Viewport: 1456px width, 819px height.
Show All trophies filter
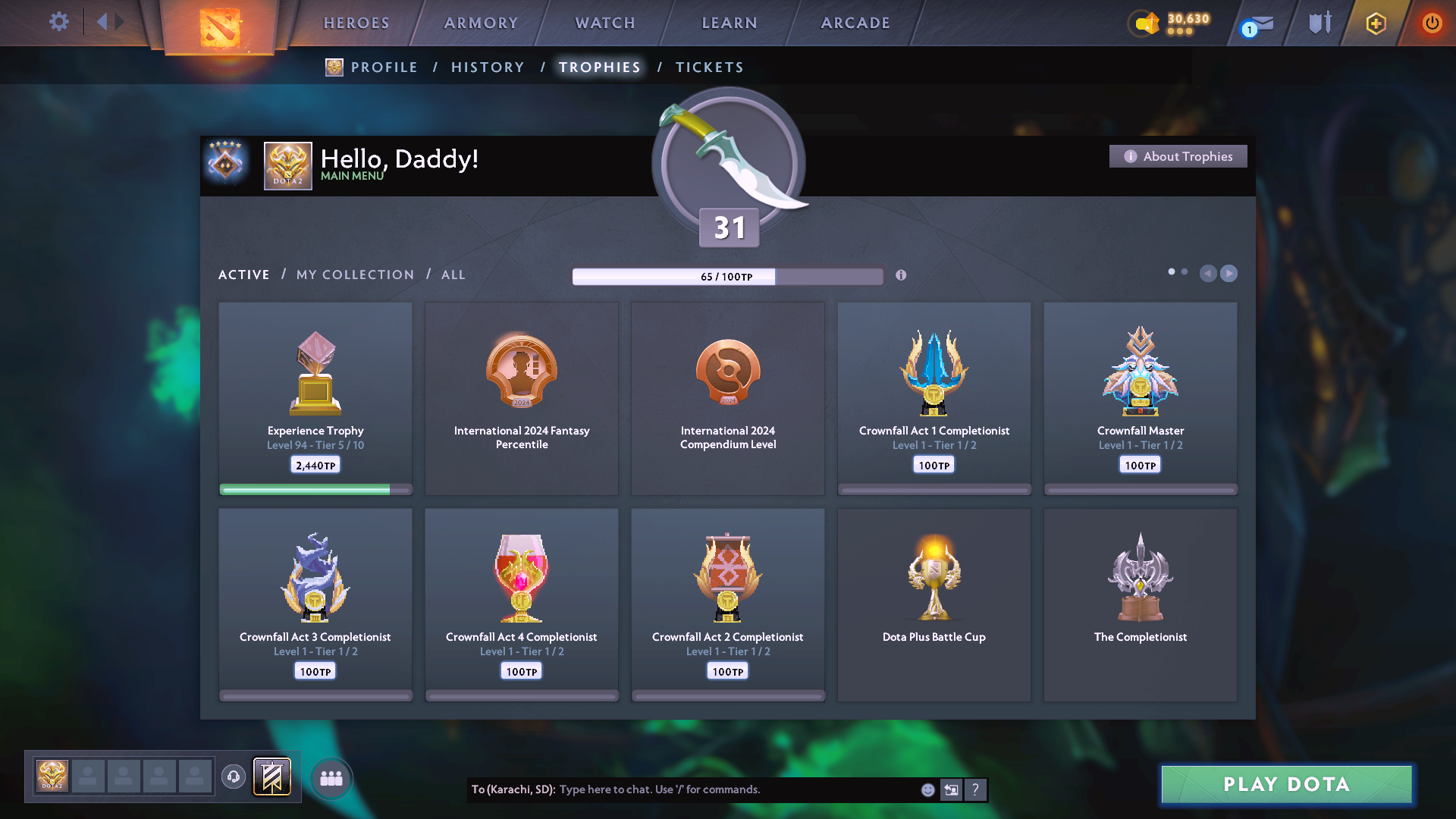(x=453, y=275)
